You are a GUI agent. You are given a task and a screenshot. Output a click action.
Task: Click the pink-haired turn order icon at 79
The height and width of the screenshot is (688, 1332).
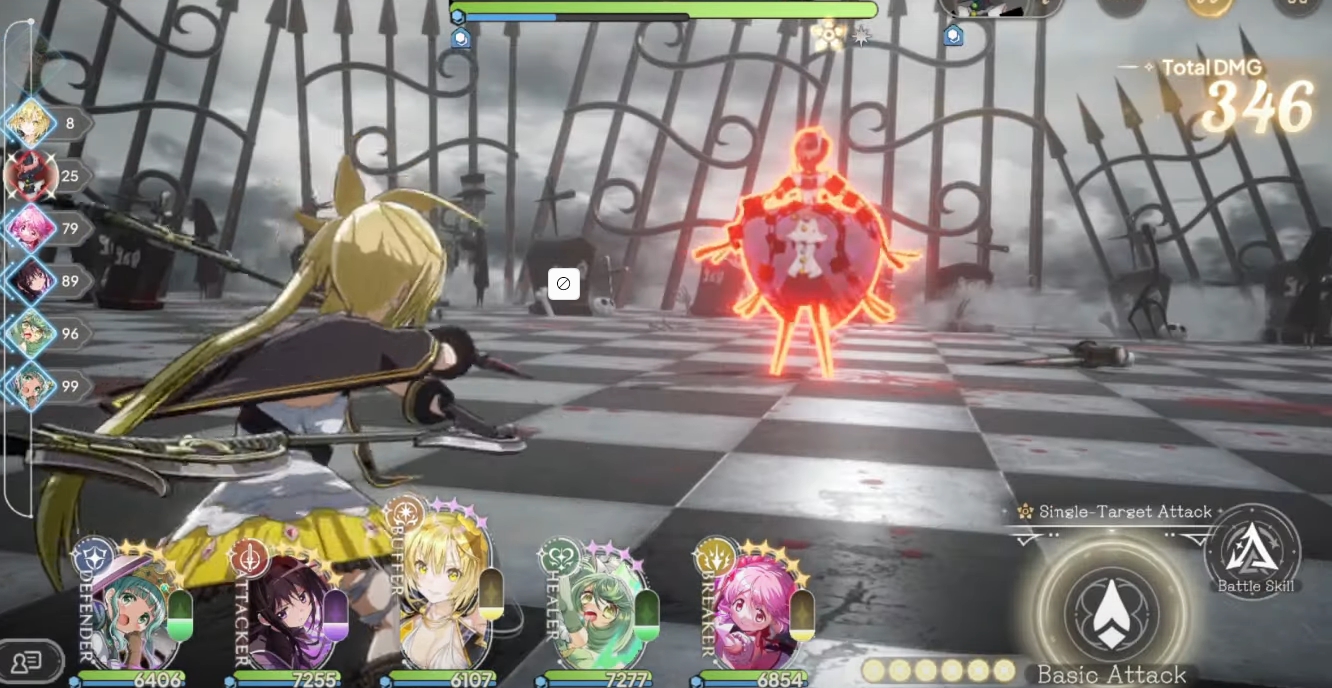[30, 229]
